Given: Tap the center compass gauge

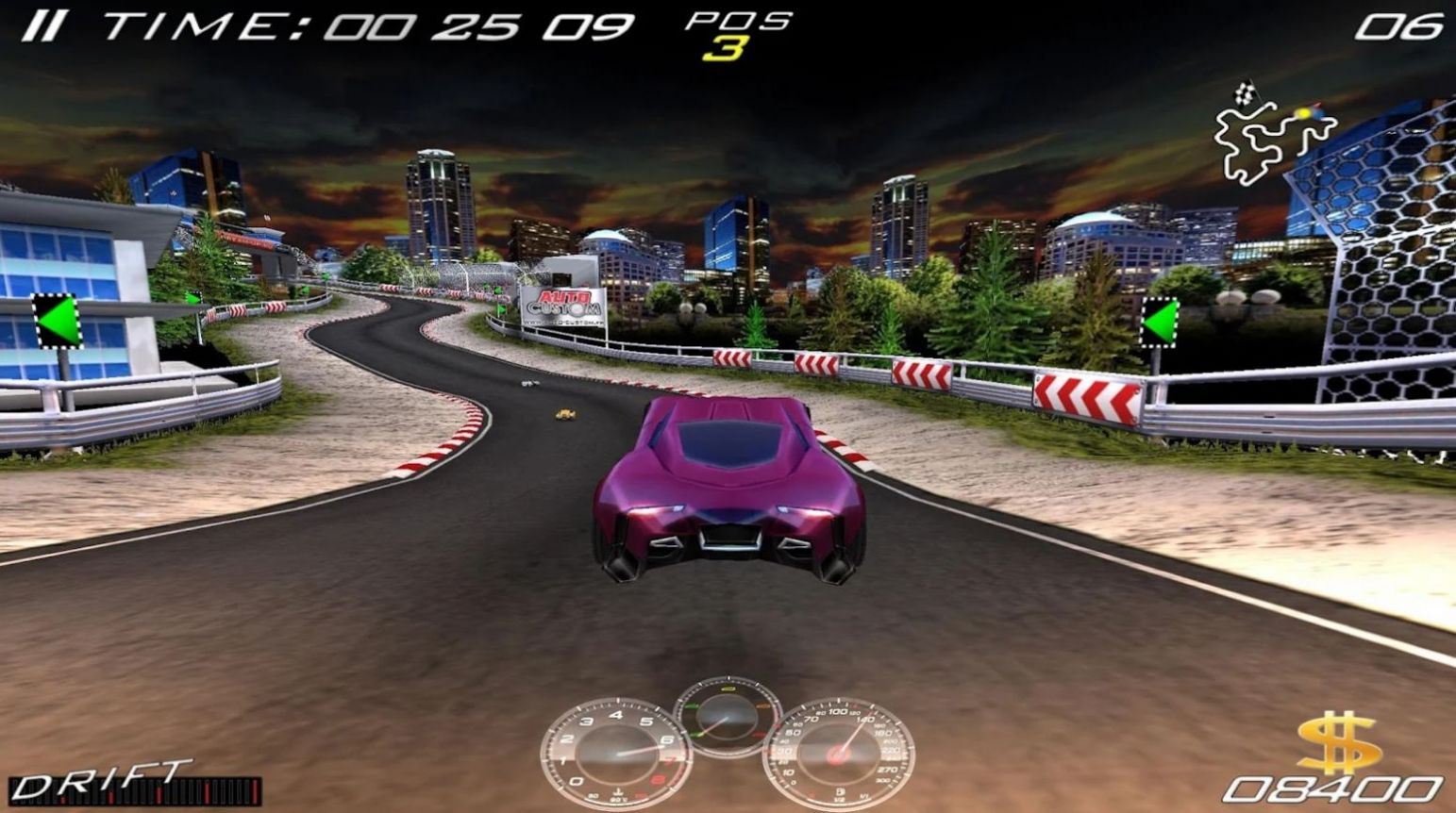Looking at the screenshot, I should (727, 720).
